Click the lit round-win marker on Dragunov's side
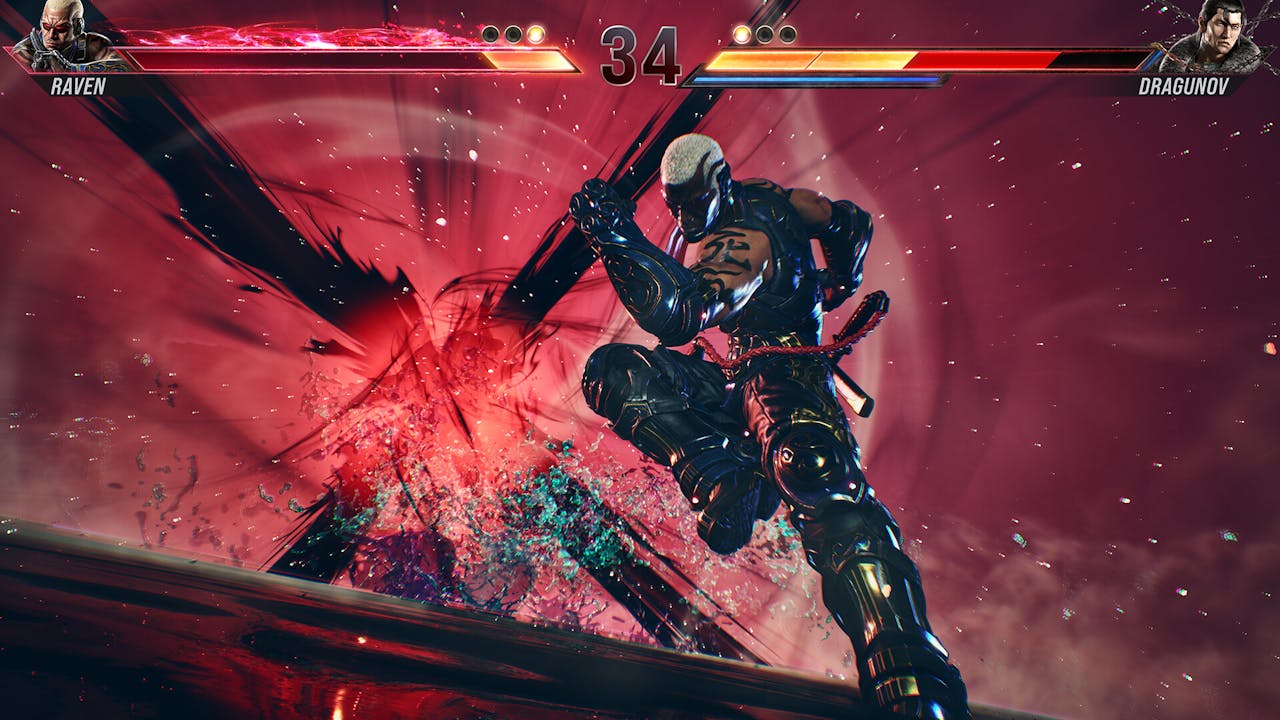The width and height of the screenshot is (1280, 720). pos(741,35)
